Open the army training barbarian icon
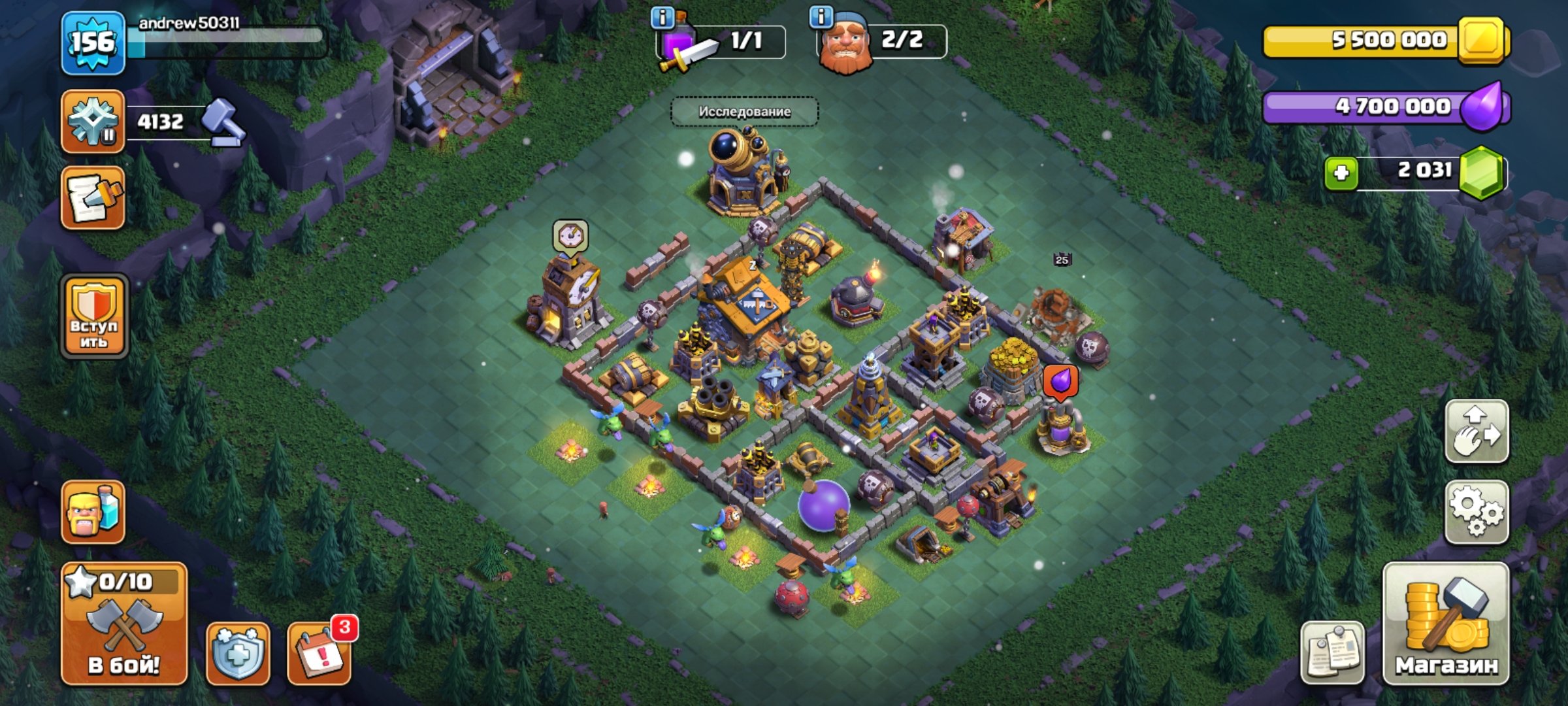 (93, 513)
